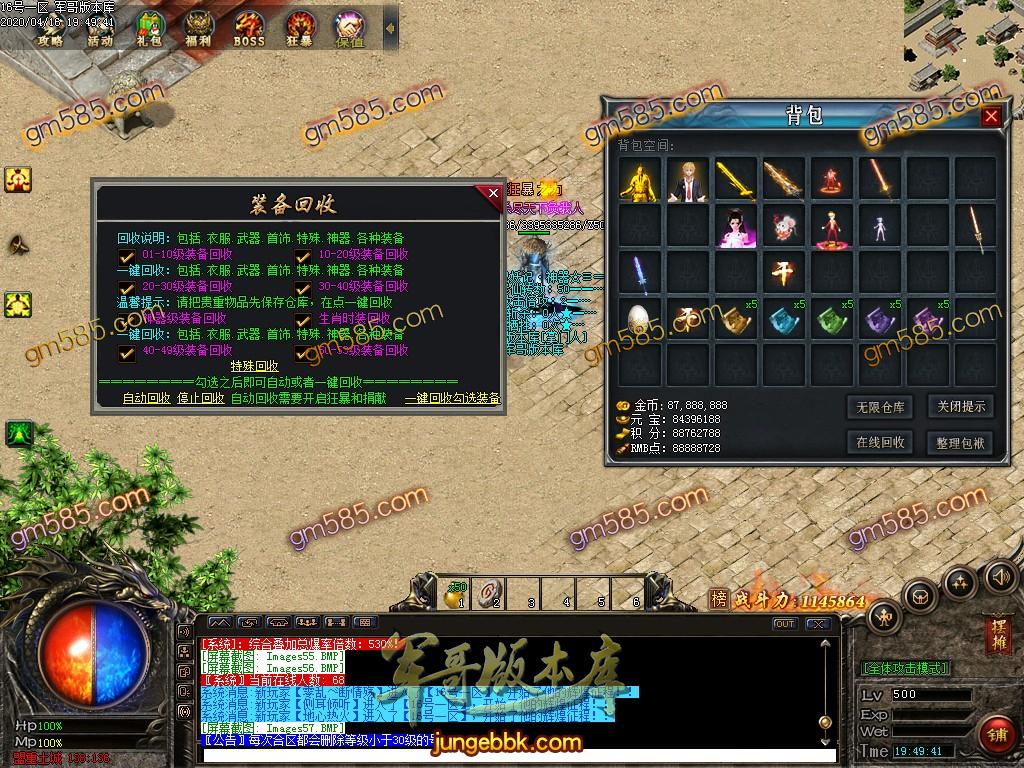
Task: Toggle the 10-20级装备回收 checkbox
Action: point(303,255)
